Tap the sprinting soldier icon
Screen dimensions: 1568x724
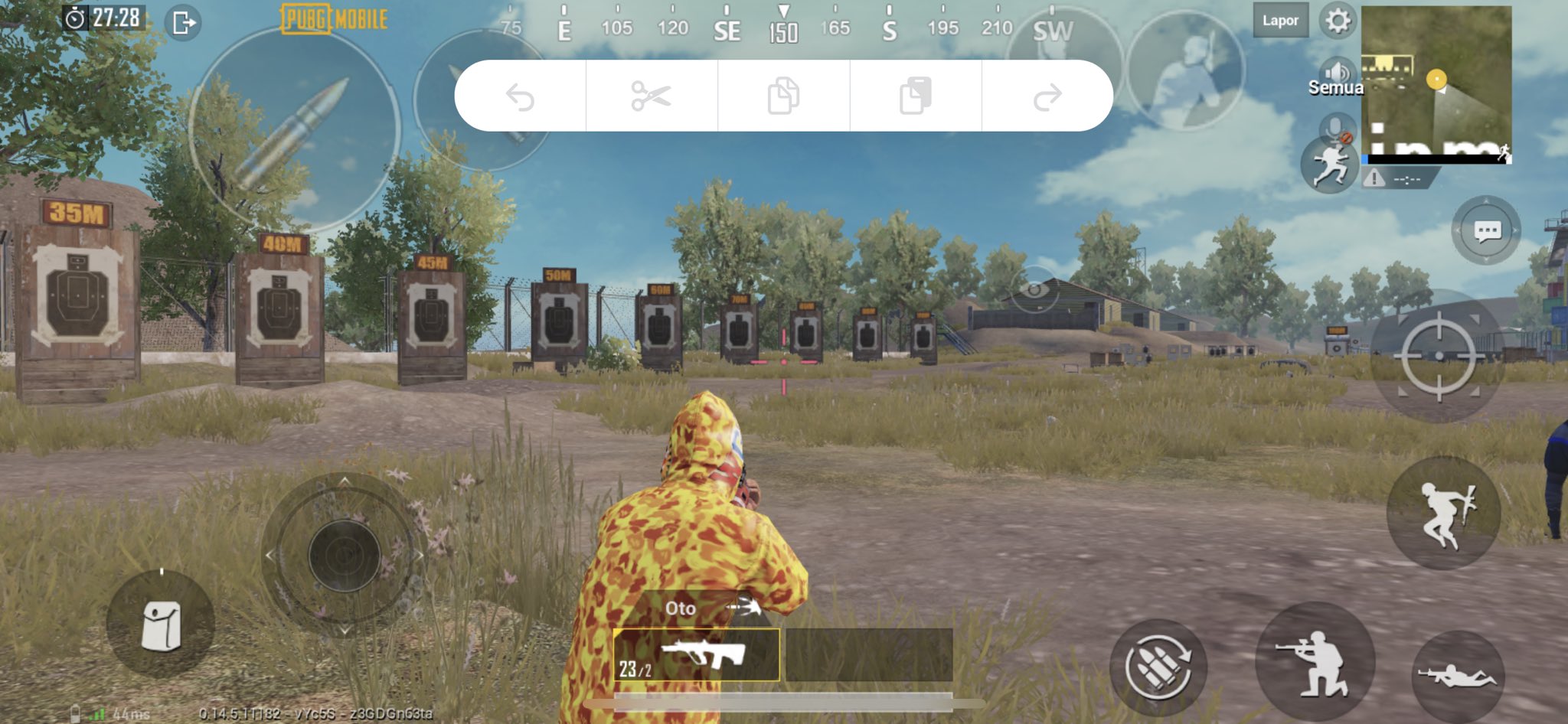[x=1328, y=165]
